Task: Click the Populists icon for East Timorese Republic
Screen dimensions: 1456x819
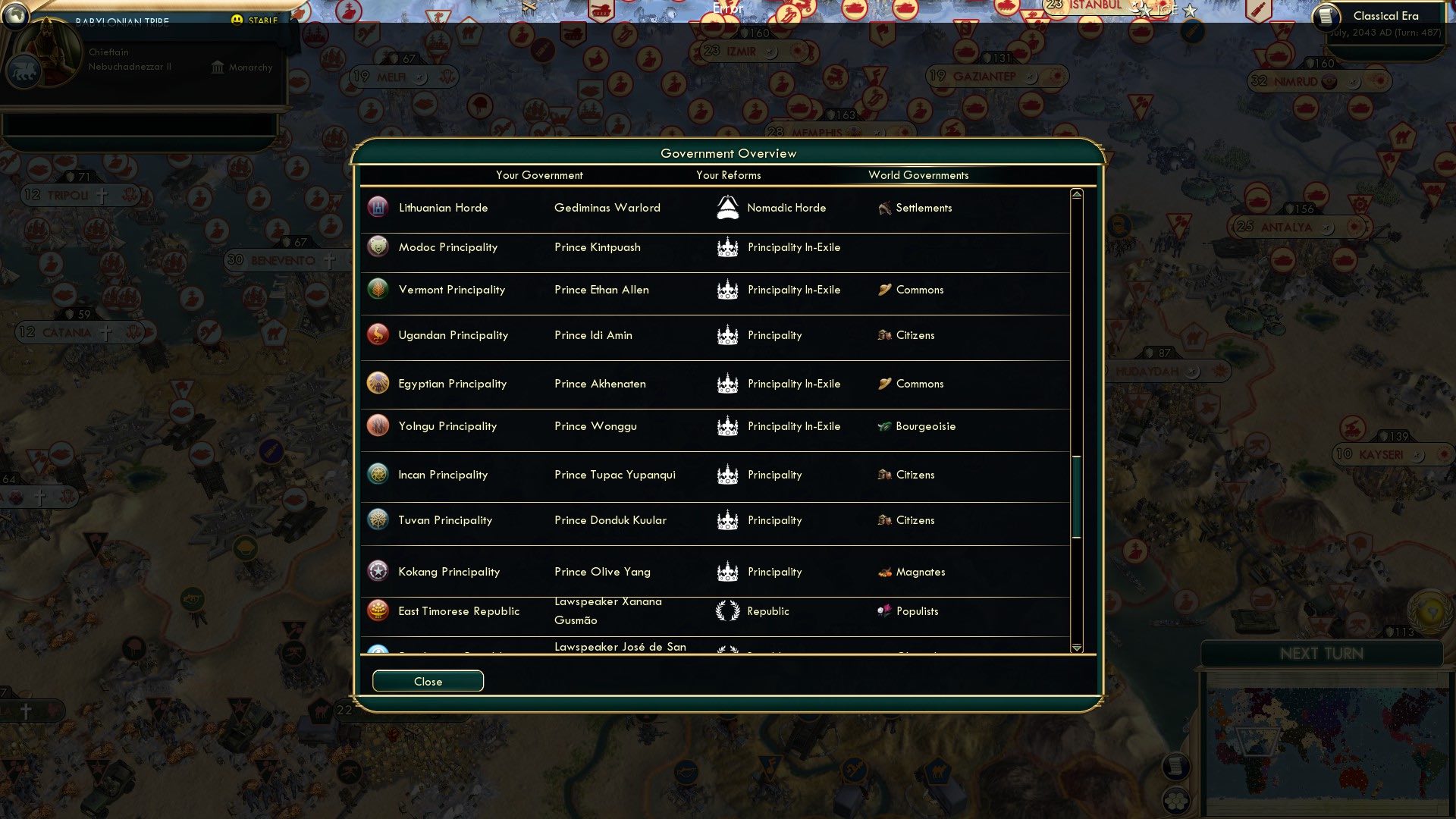Action: click(x=883, y=610)
